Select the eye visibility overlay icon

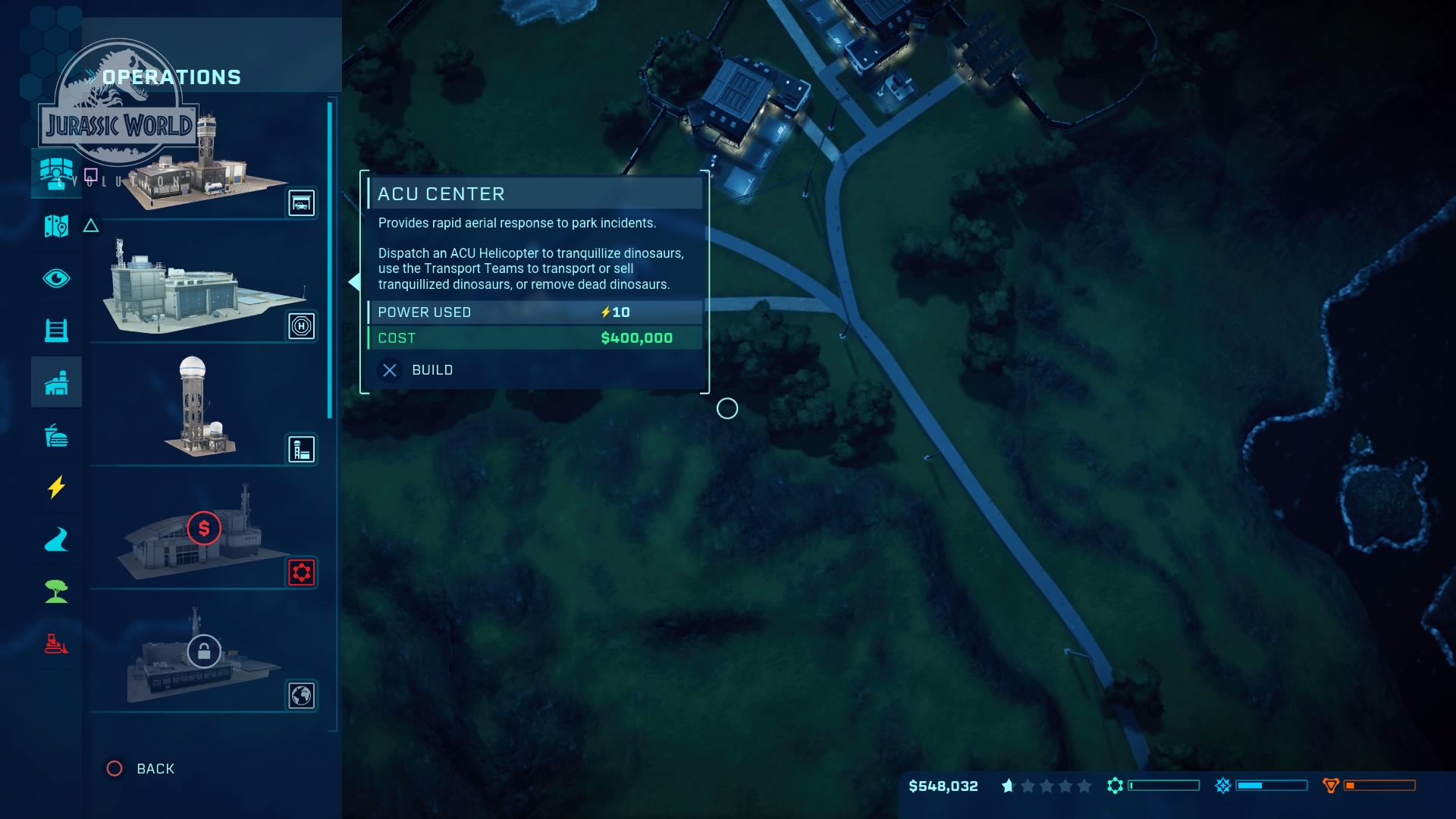[55, 278]
